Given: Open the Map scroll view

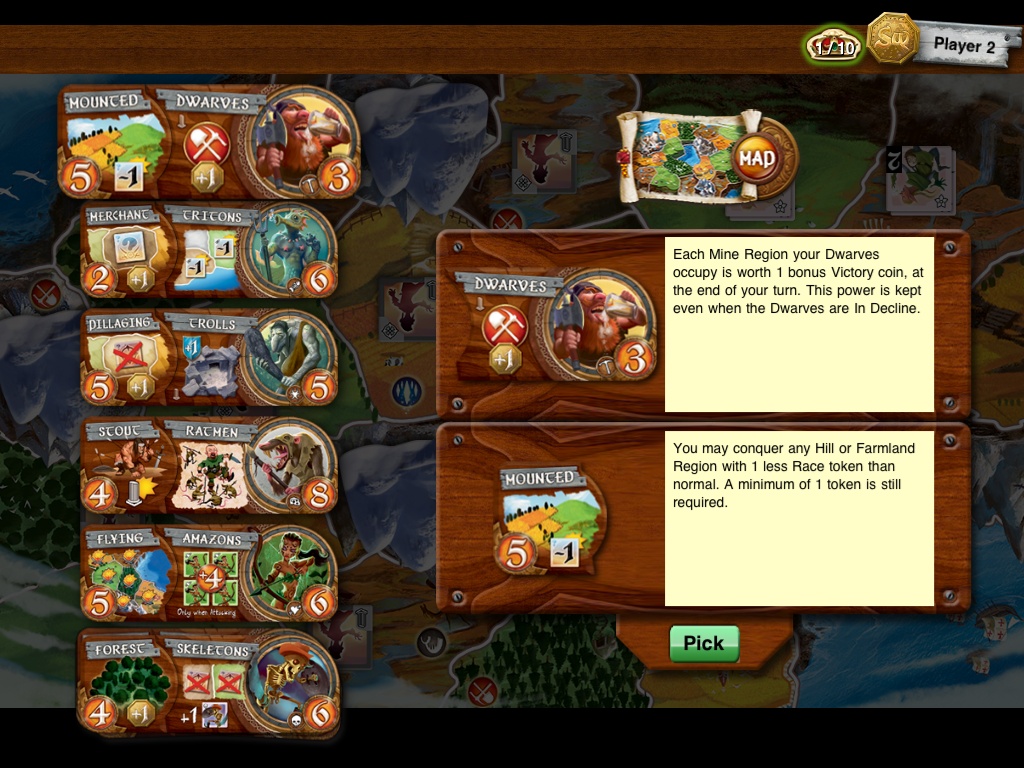Looking at the screenshot, I should [704, 158].
